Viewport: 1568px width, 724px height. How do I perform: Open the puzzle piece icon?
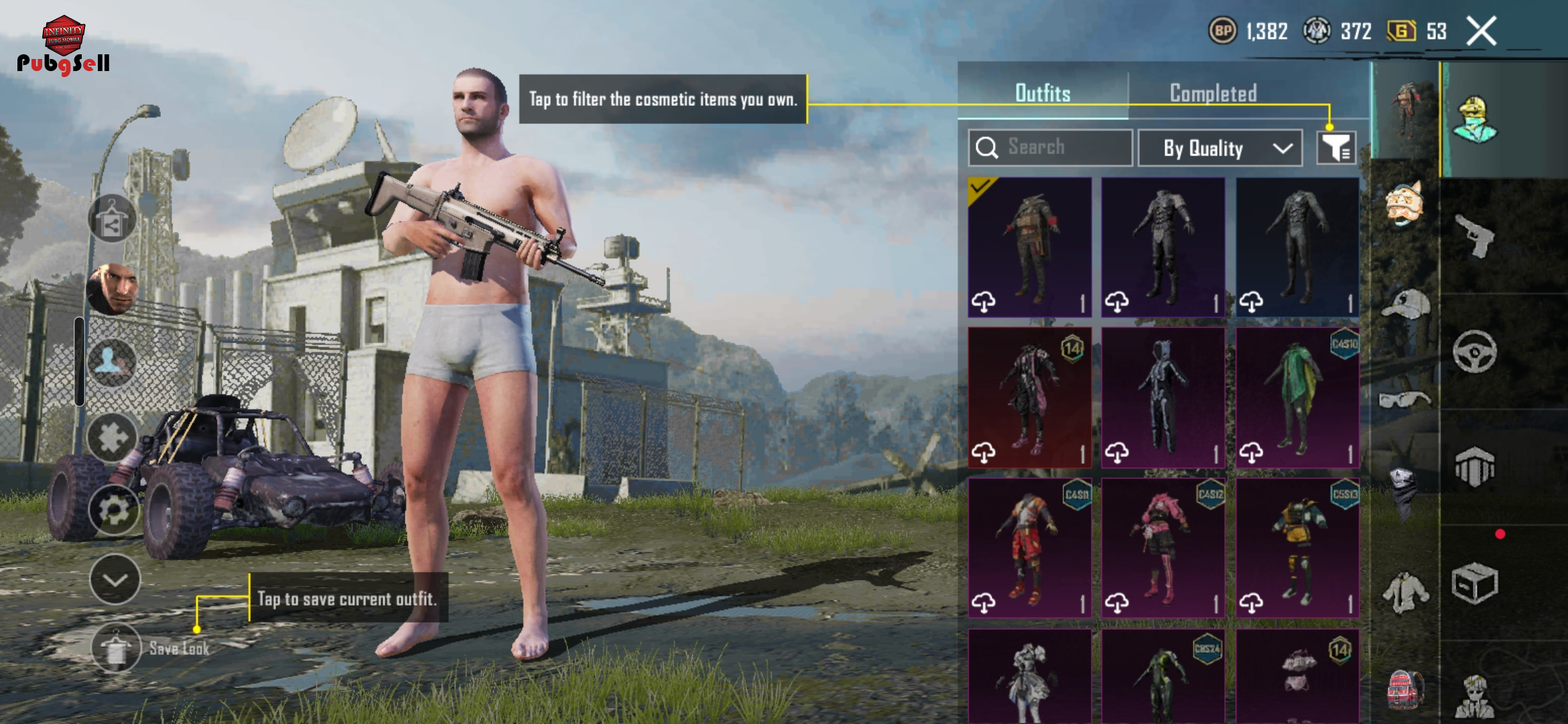click(x=112, y=438)
